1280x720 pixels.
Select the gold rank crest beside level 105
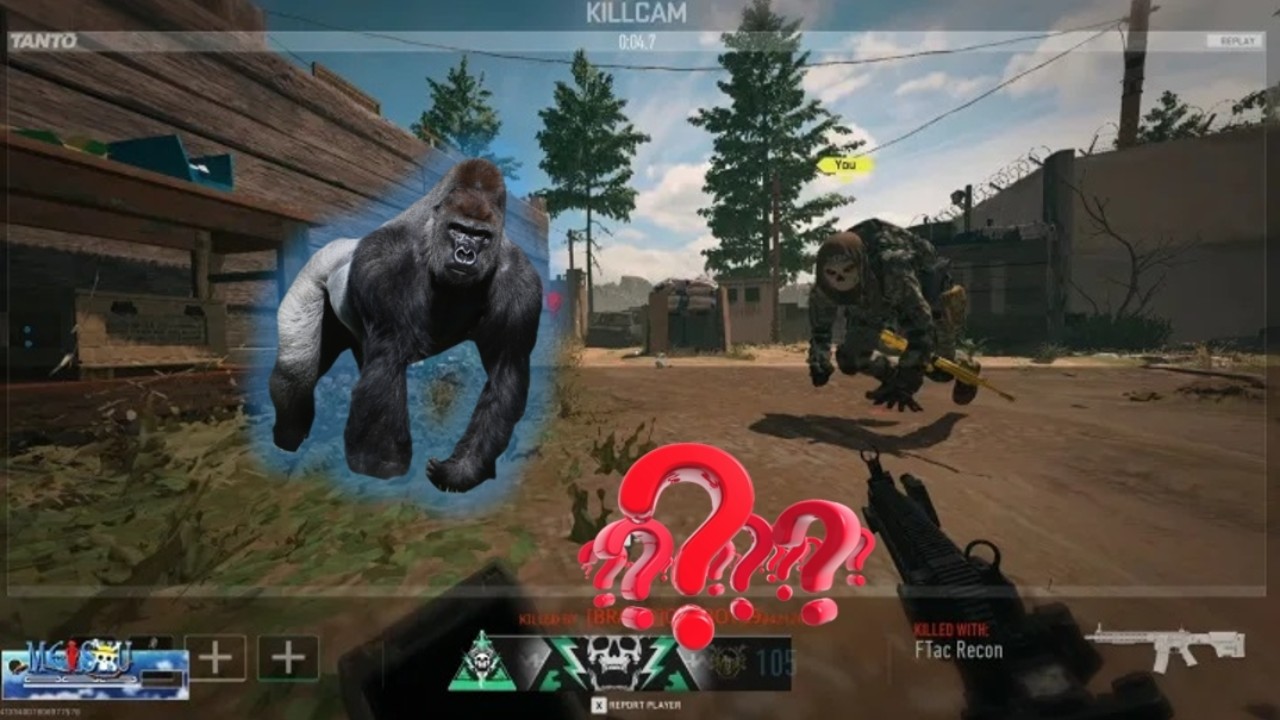[727, 660]
